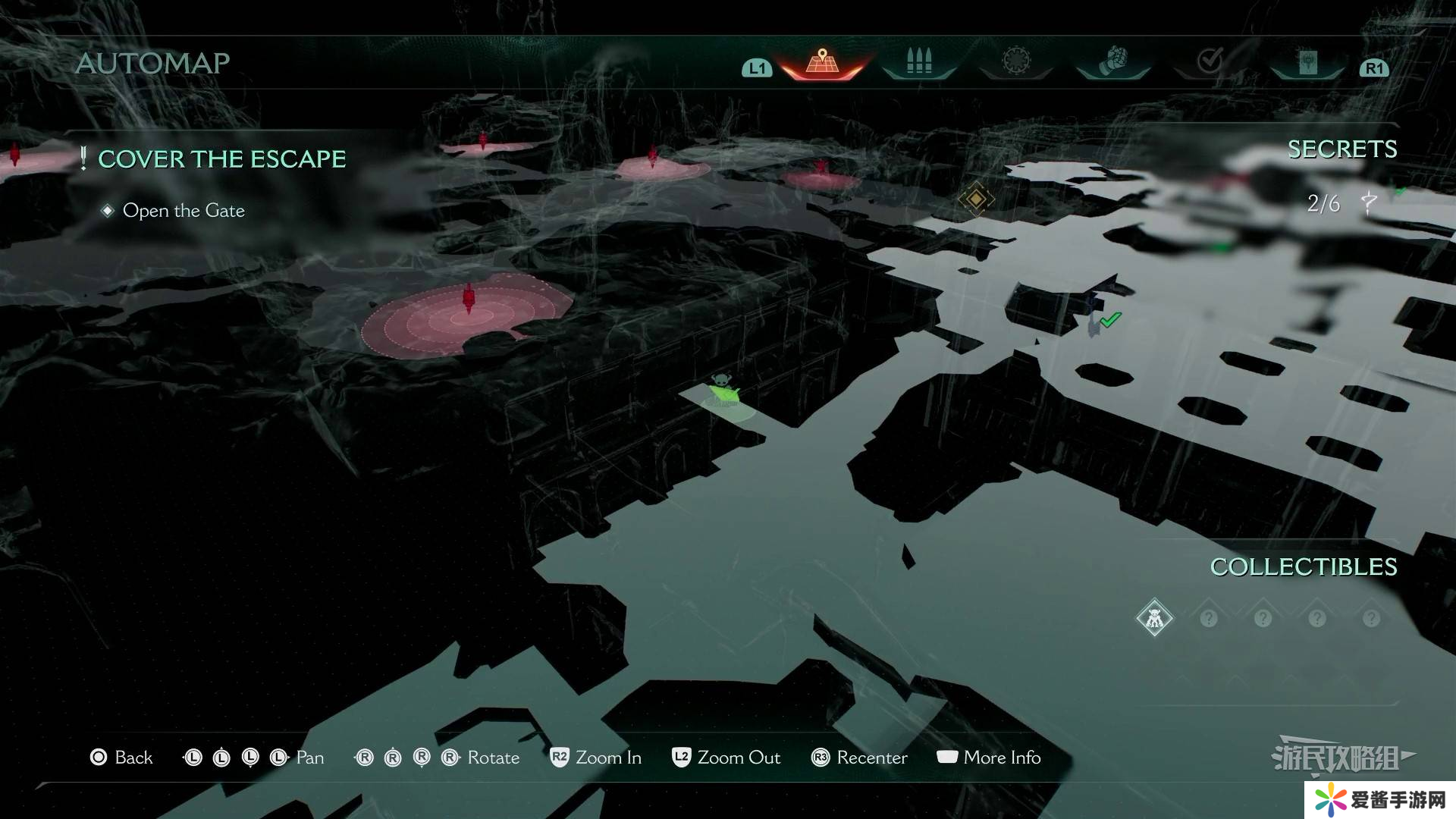The height and width of the screenshot is (819, 1456).
Task: Click the green player position marker
Action: pyautogui.click(x=723, y=393)
